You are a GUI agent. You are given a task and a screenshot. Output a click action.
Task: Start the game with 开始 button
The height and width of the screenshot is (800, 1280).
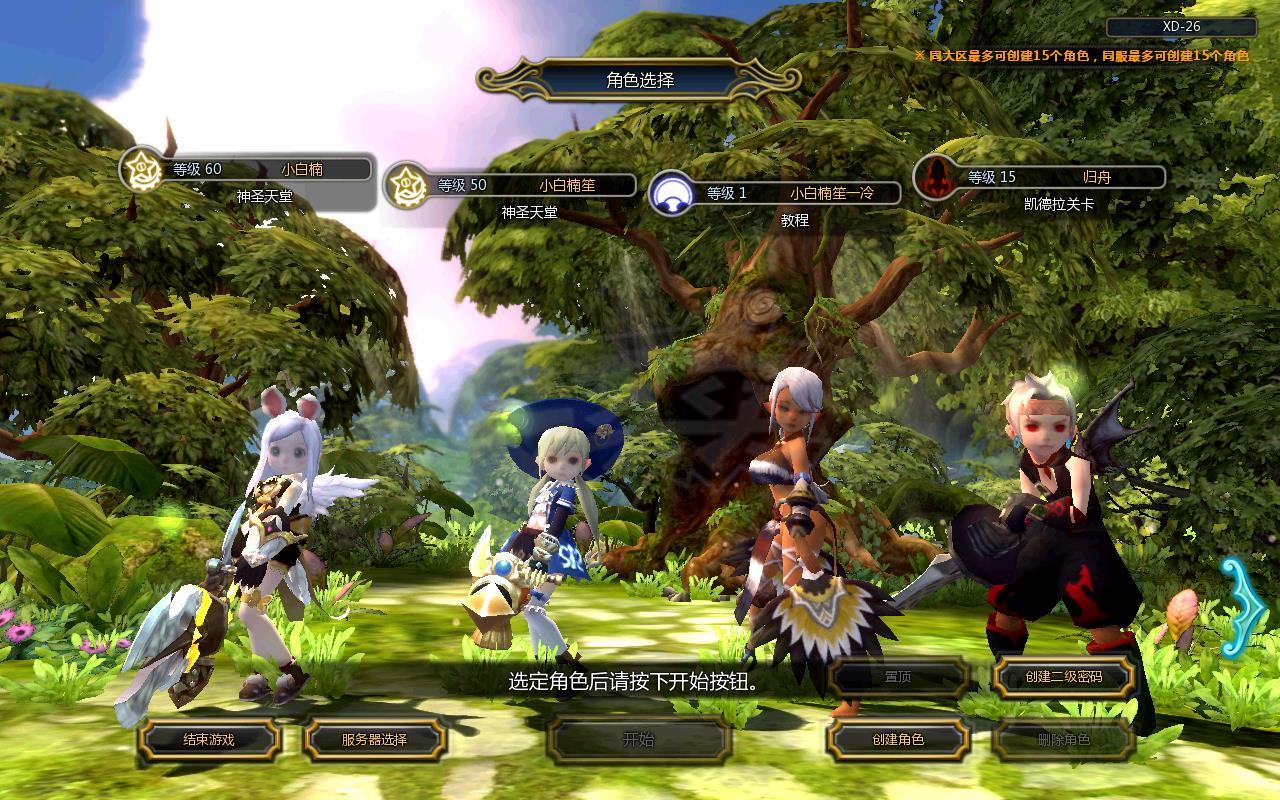click(x=638, y=740)
